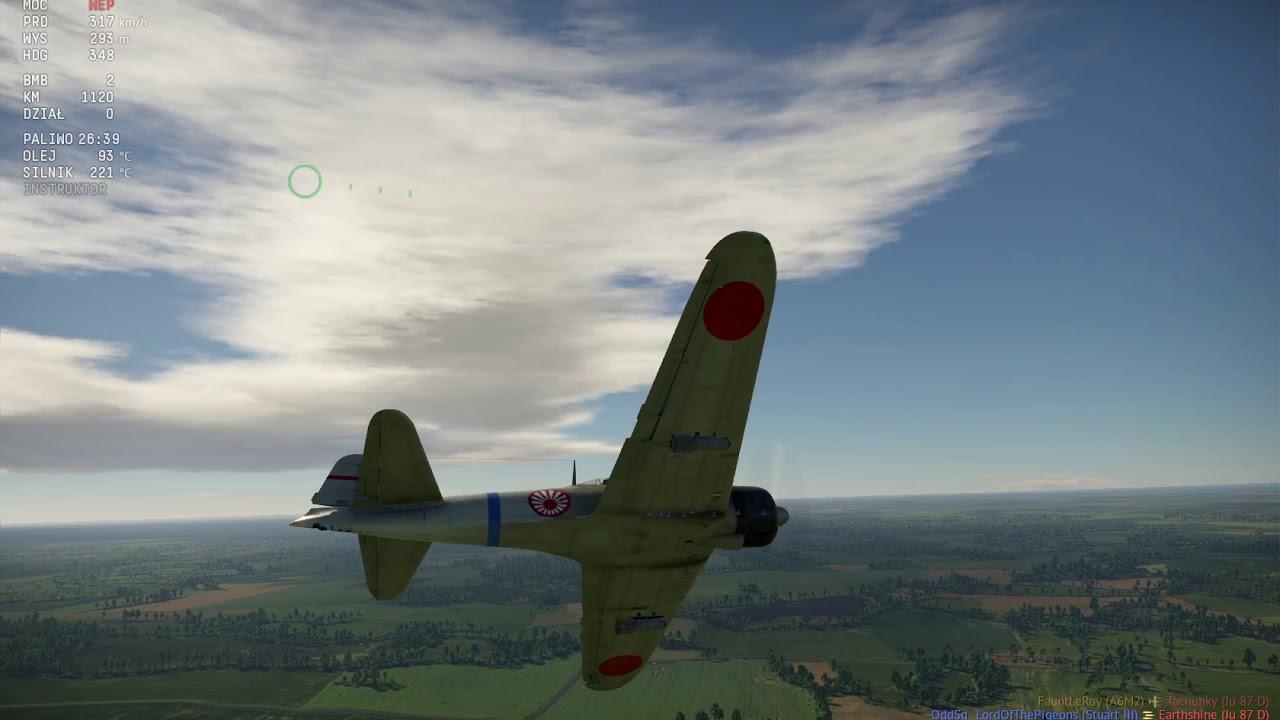Click the WEP throttle status indicator
This screenshot has width=1280, height=720.
tap(100, 5)
